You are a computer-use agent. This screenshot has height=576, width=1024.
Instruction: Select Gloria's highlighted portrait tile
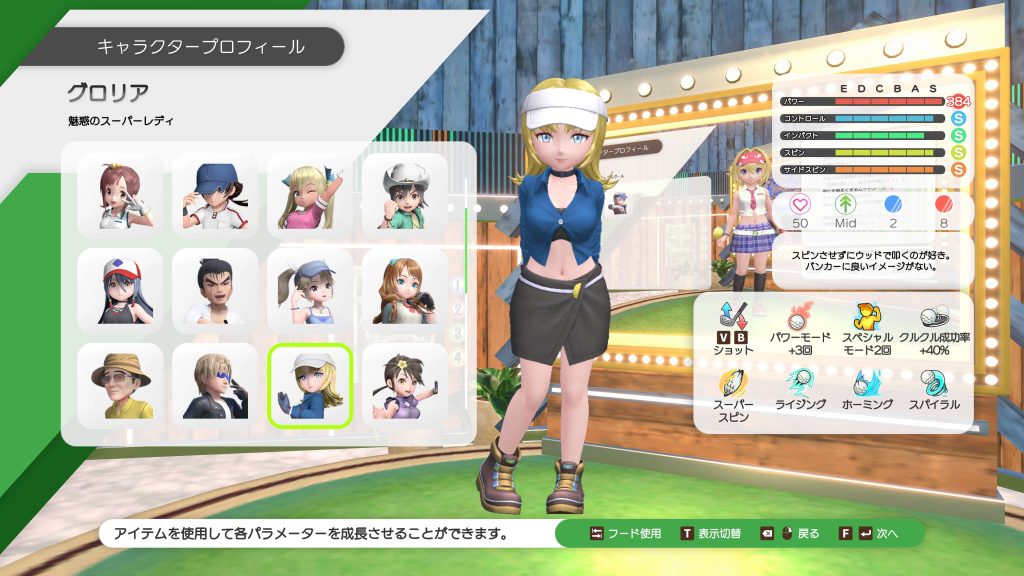point(309,385)
